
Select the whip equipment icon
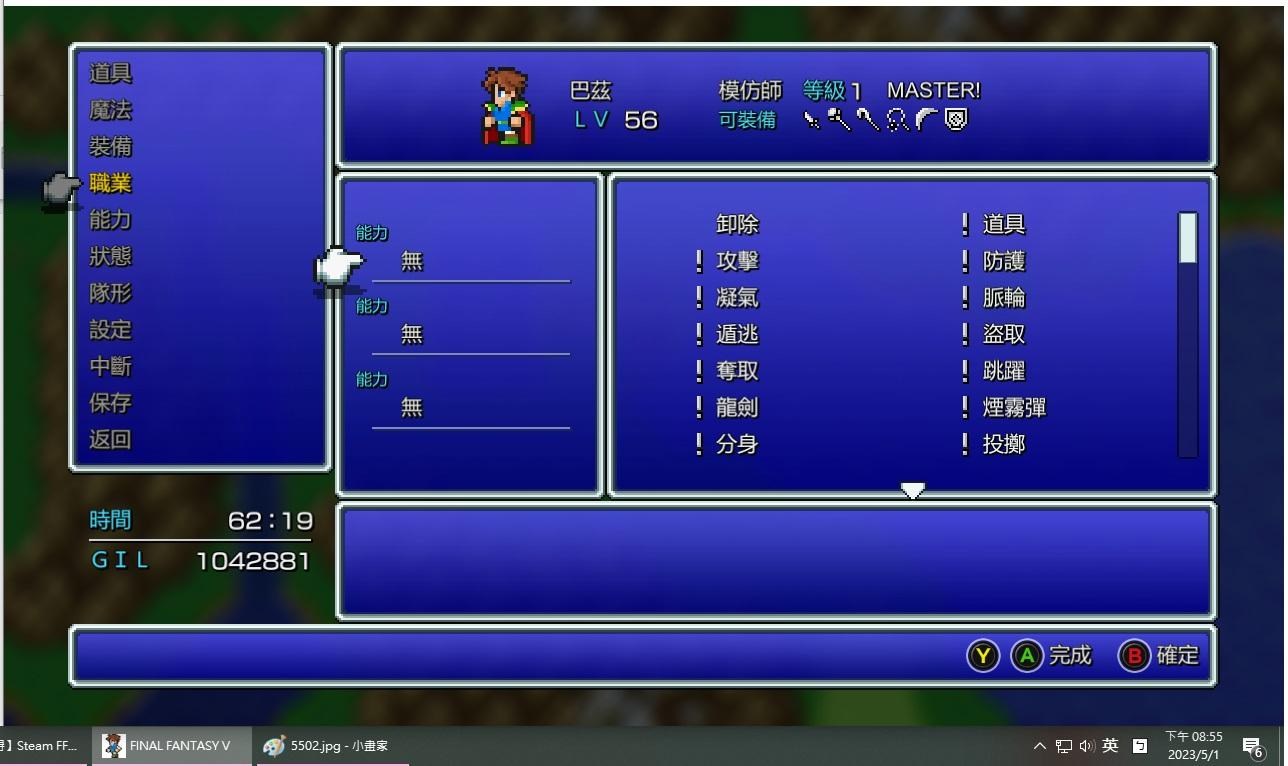tap(927, 120)
